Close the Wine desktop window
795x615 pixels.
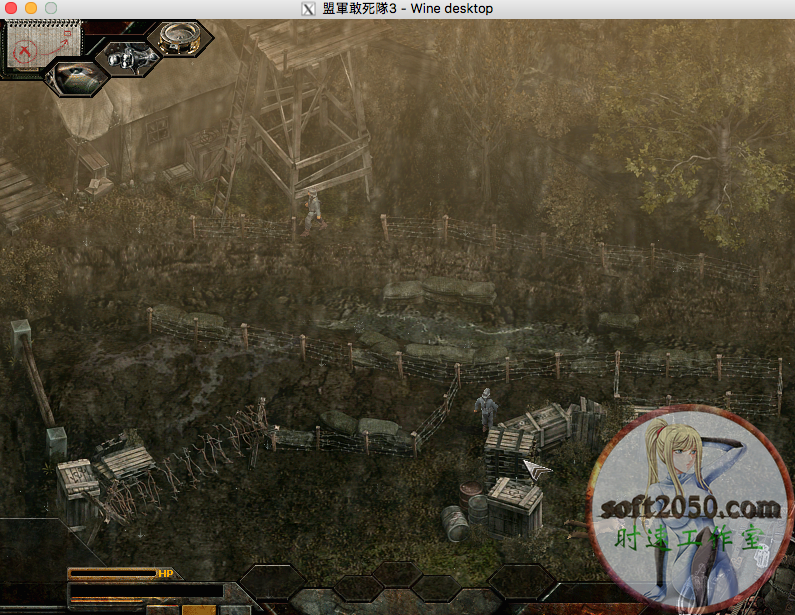coord(12,8)
